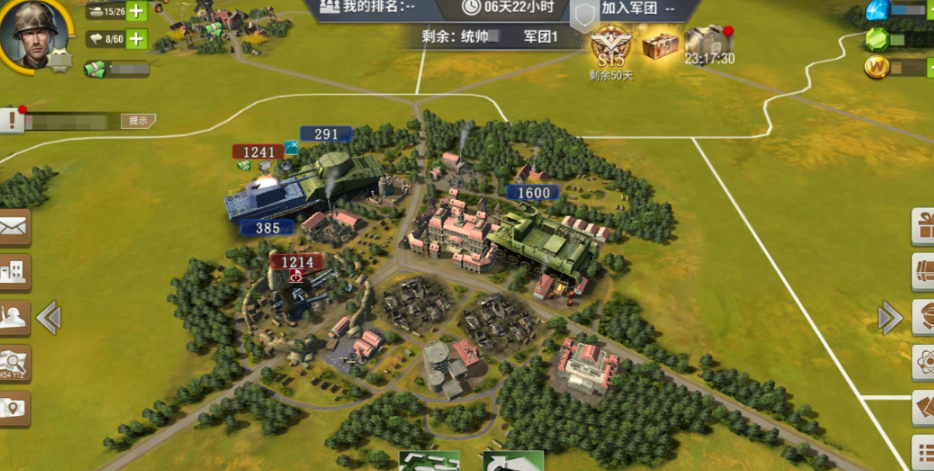The image size is (934, 471).
Task: Select the blue diamond currency icon
Action: (877, 11)
